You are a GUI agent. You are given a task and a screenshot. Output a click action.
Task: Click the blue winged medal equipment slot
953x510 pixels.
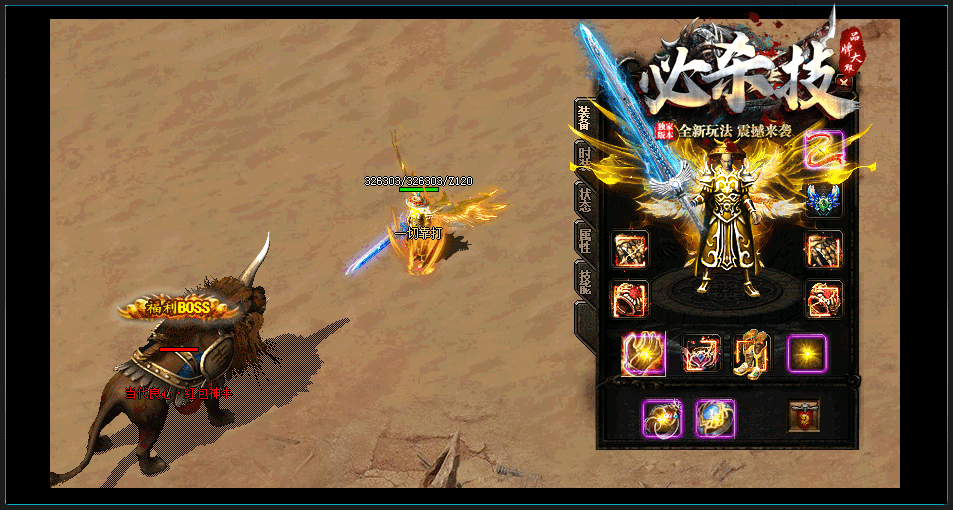[x=824, y=199]
